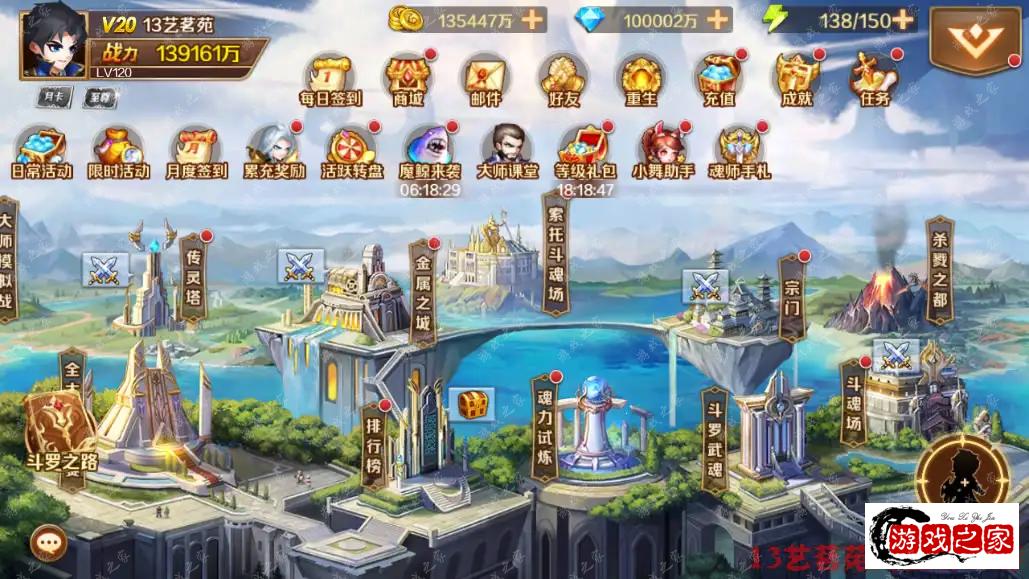Add gold coins with the plus button

click(x=532, y=19)
